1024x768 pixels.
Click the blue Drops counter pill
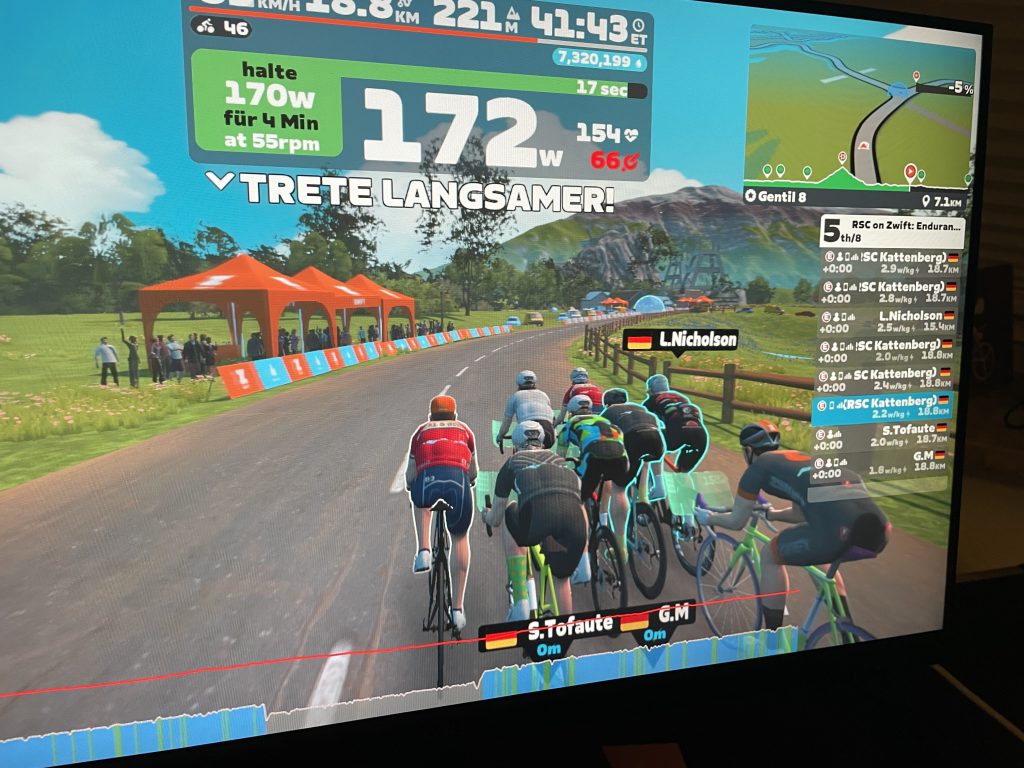coord(599,60)
